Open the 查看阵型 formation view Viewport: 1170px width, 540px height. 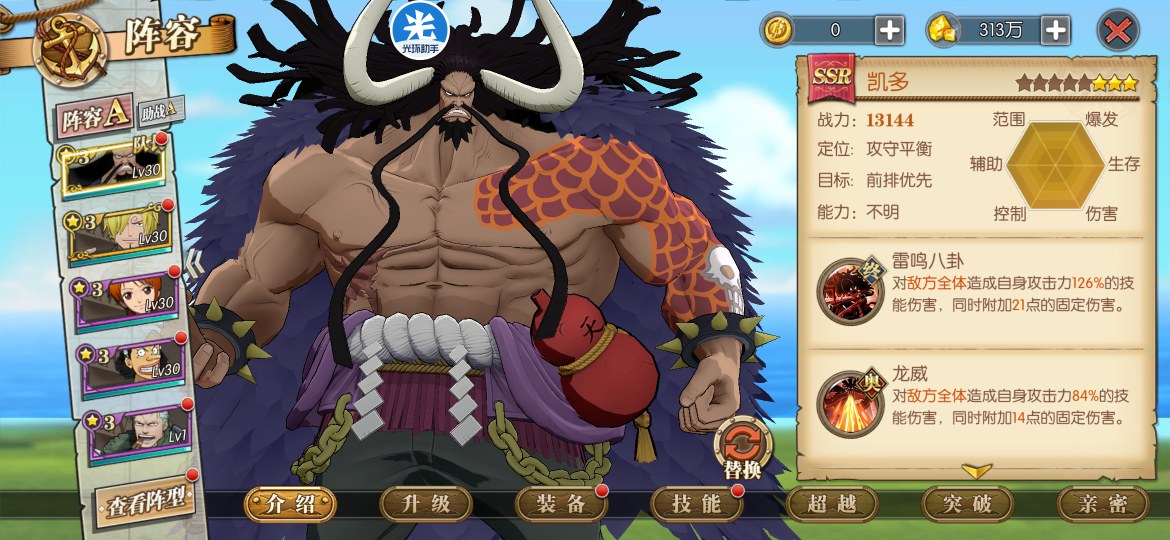point(144,501)
